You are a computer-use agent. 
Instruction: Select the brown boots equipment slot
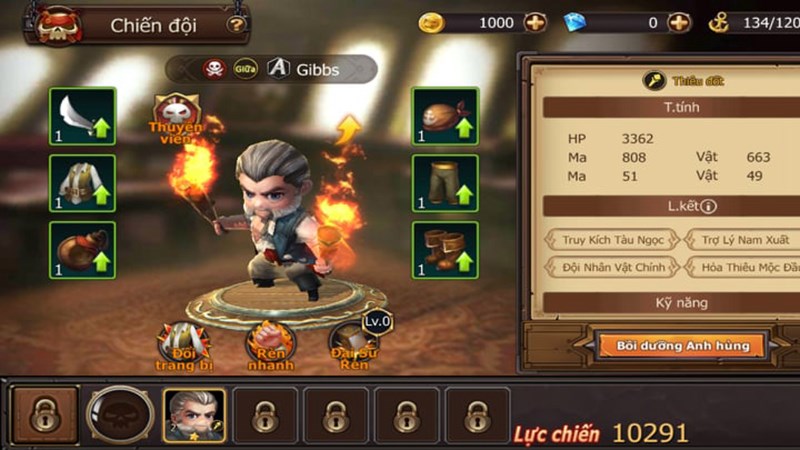[x=445, y=249]
